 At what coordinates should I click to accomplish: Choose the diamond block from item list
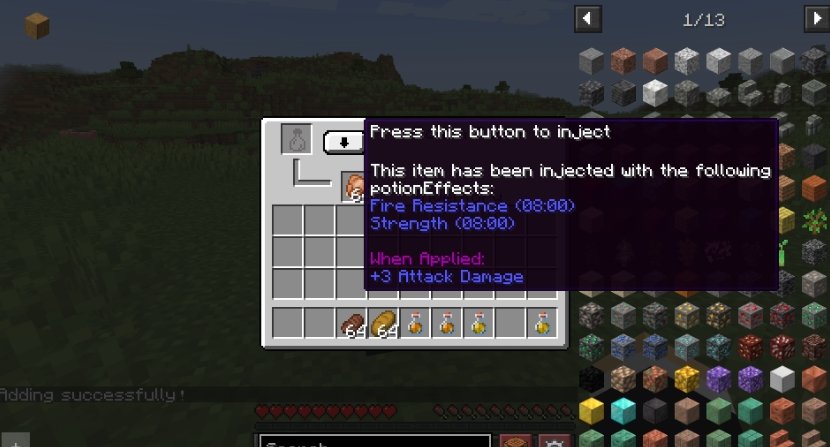(x=624, y=410)
